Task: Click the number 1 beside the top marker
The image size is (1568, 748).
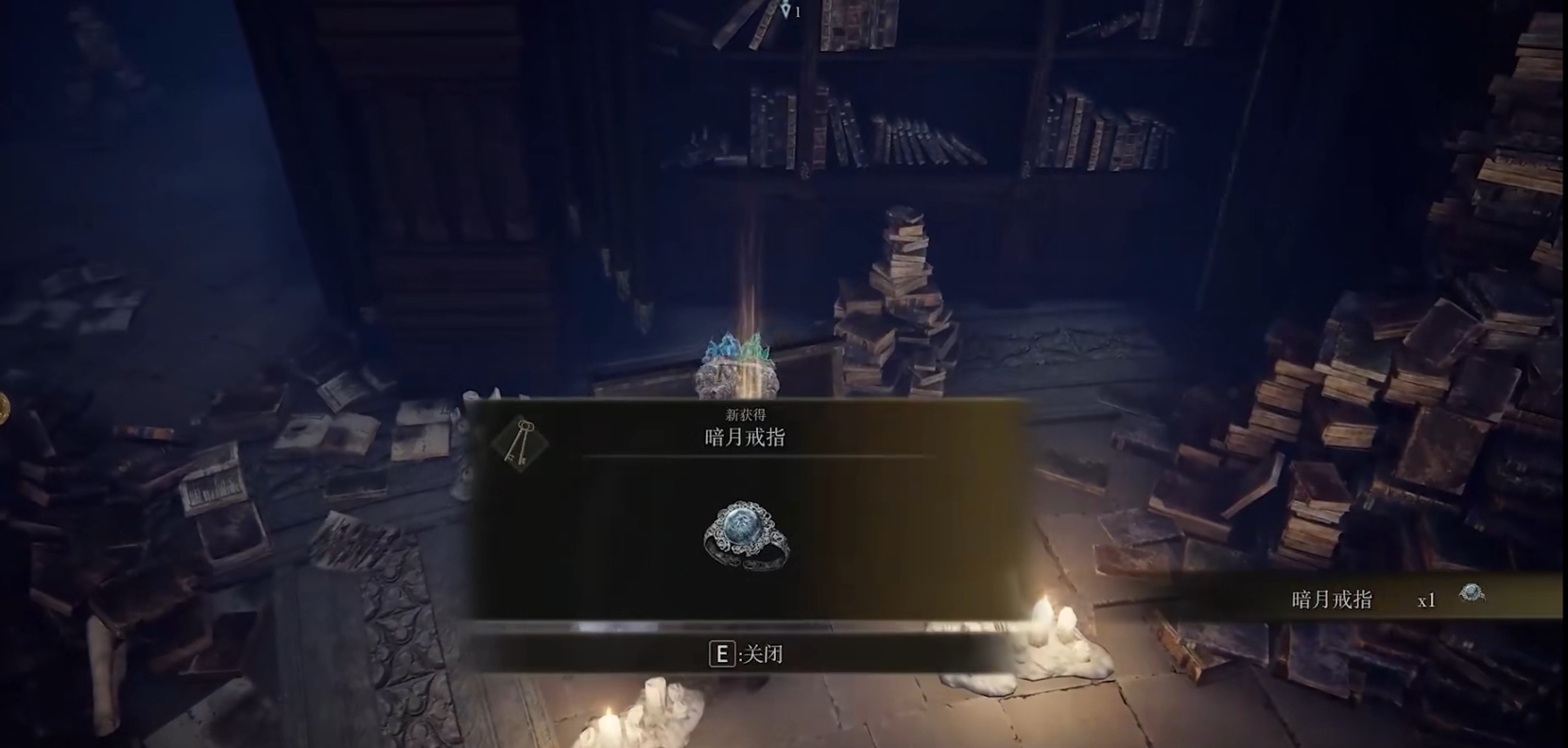Action: point(799,14)
